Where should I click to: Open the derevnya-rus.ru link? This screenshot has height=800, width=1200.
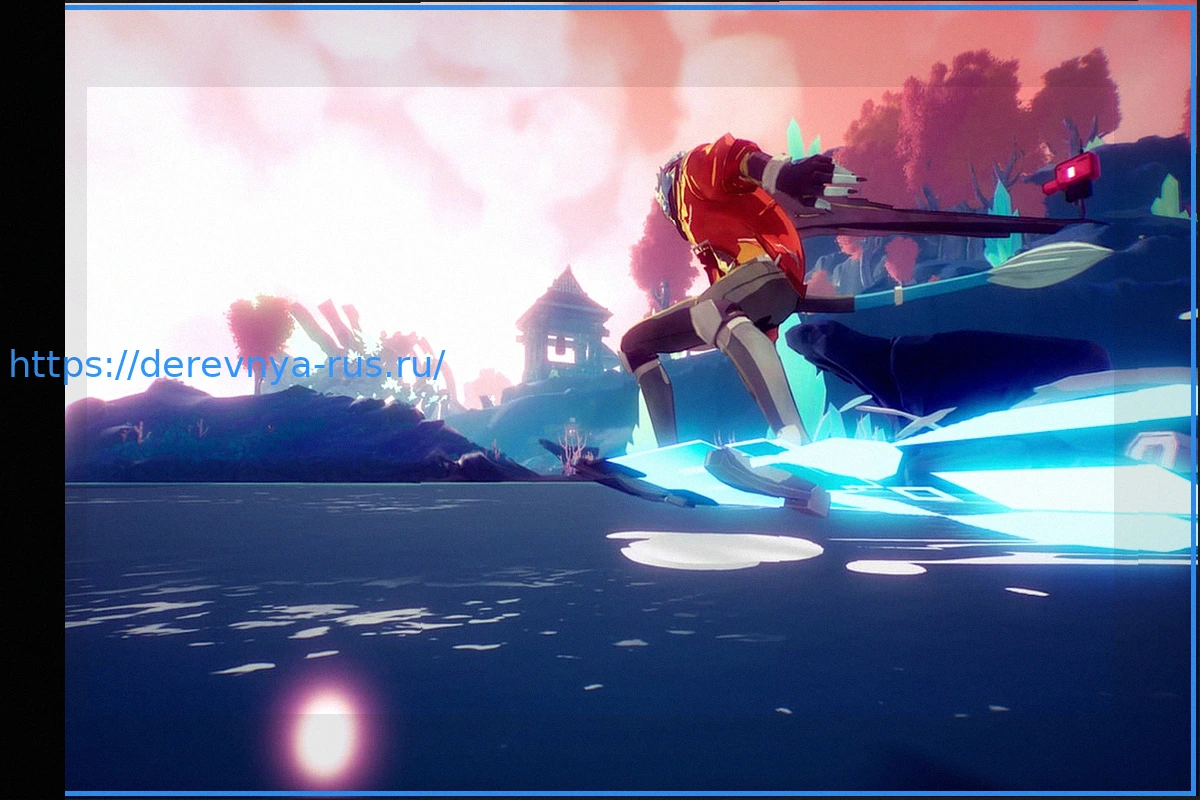click(x=226, y=365)
